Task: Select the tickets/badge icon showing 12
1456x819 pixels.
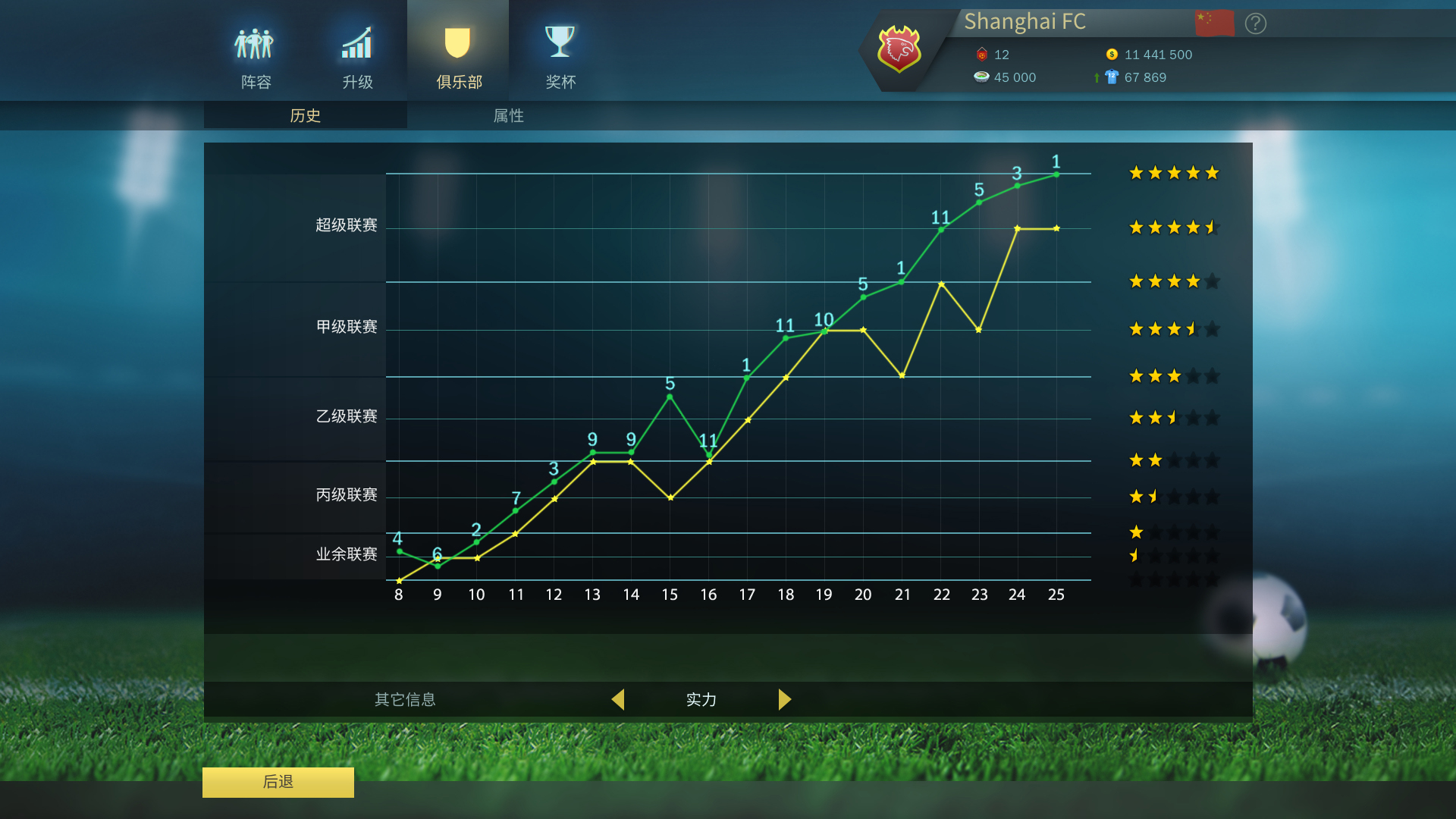Action: [981, 55]
